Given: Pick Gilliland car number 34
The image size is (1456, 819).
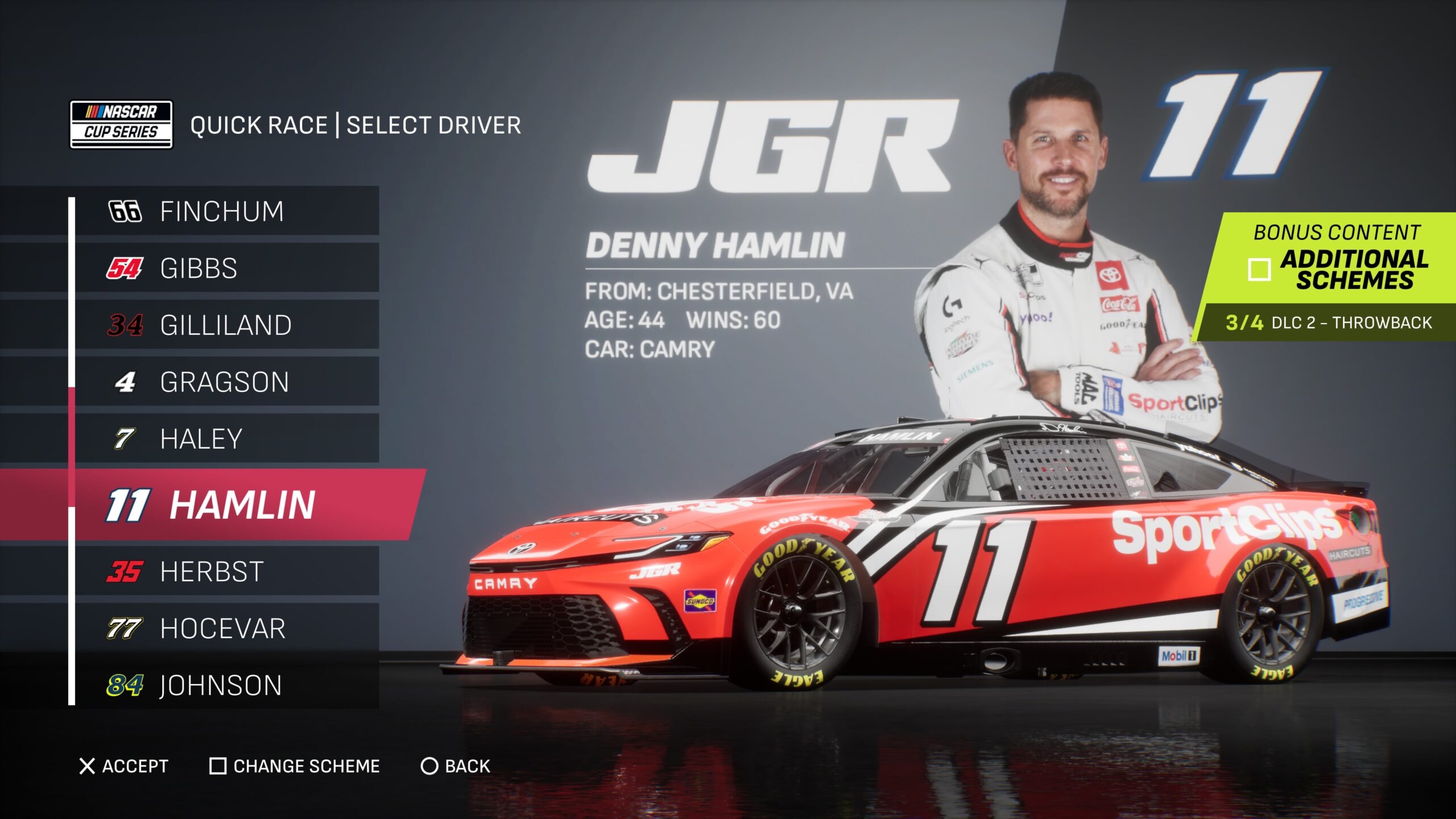Looking at the screenshot, I should tap(225, 325).
